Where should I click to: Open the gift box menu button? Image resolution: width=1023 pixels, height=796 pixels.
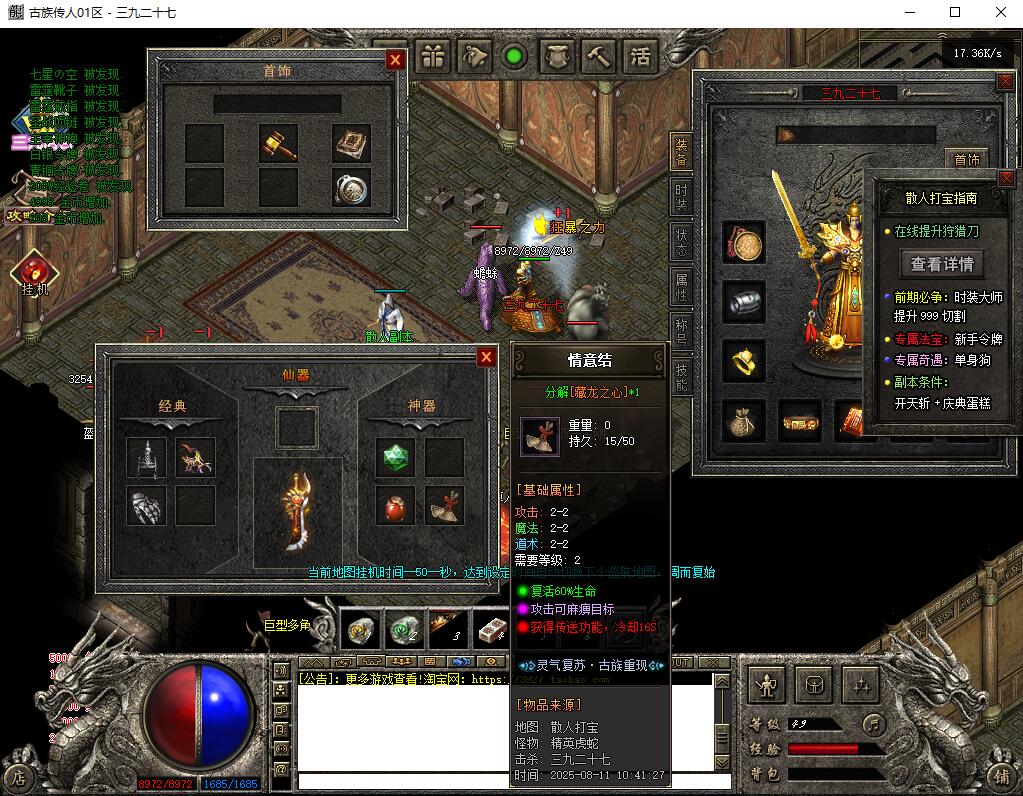(x=434, y=56)
